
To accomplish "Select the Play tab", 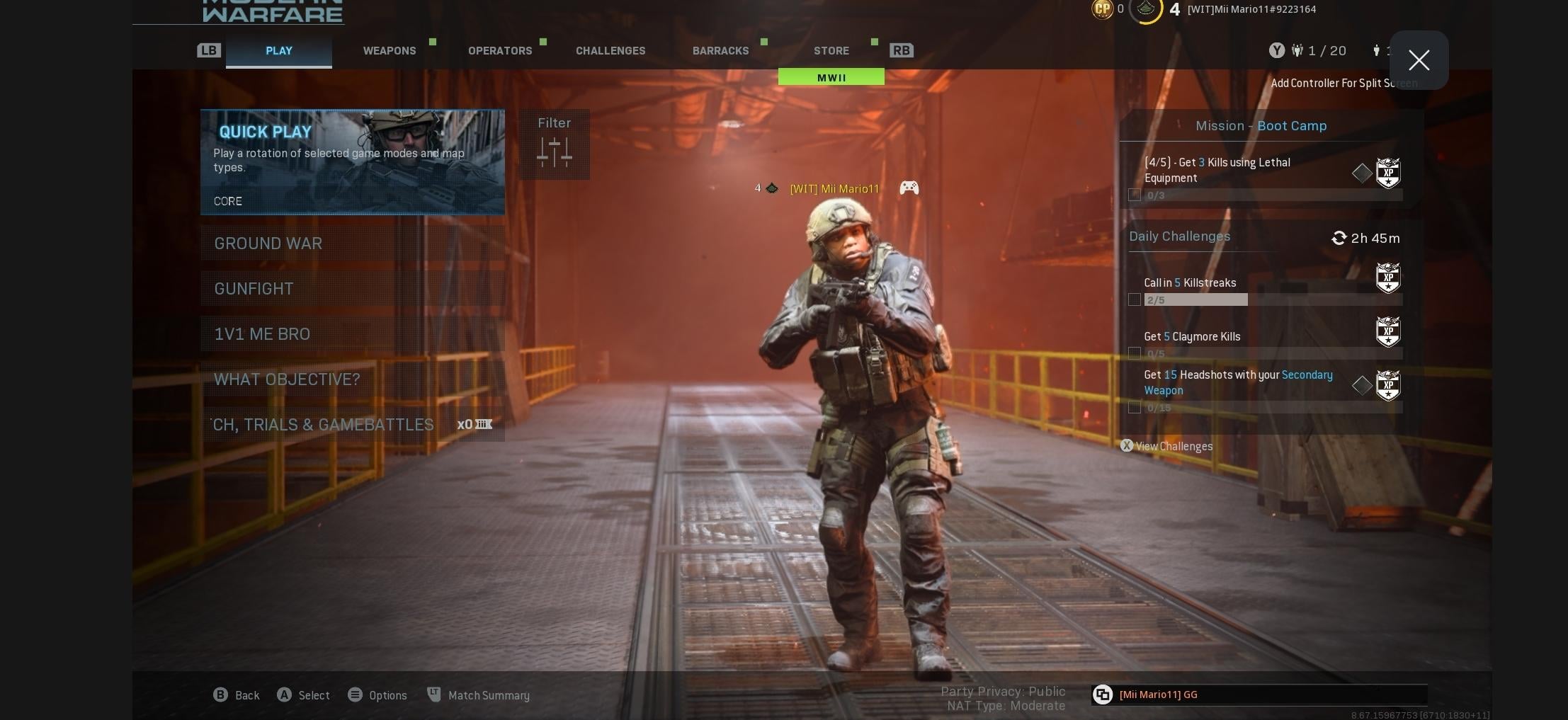I will (x=279, y=51).
